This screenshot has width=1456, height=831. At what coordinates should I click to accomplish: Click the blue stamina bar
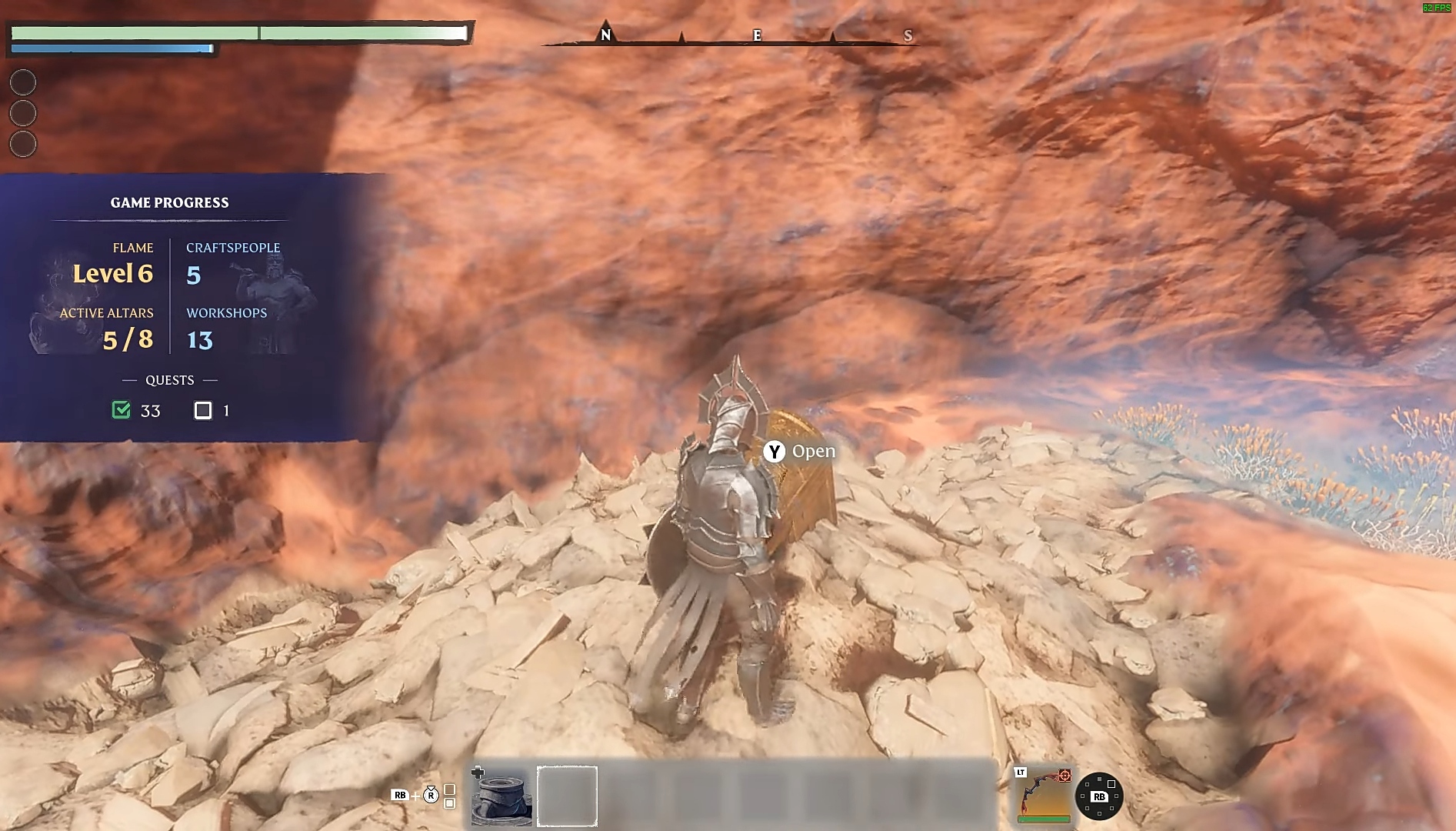112,47
